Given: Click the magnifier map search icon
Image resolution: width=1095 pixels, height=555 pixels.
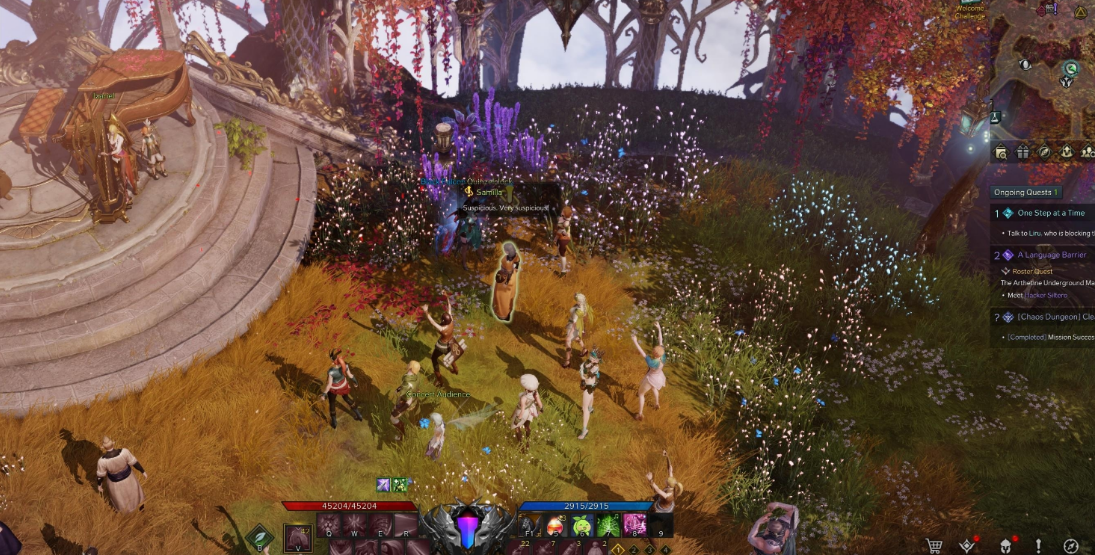Looking at the screenshot, I should (x=1001, y=152).
